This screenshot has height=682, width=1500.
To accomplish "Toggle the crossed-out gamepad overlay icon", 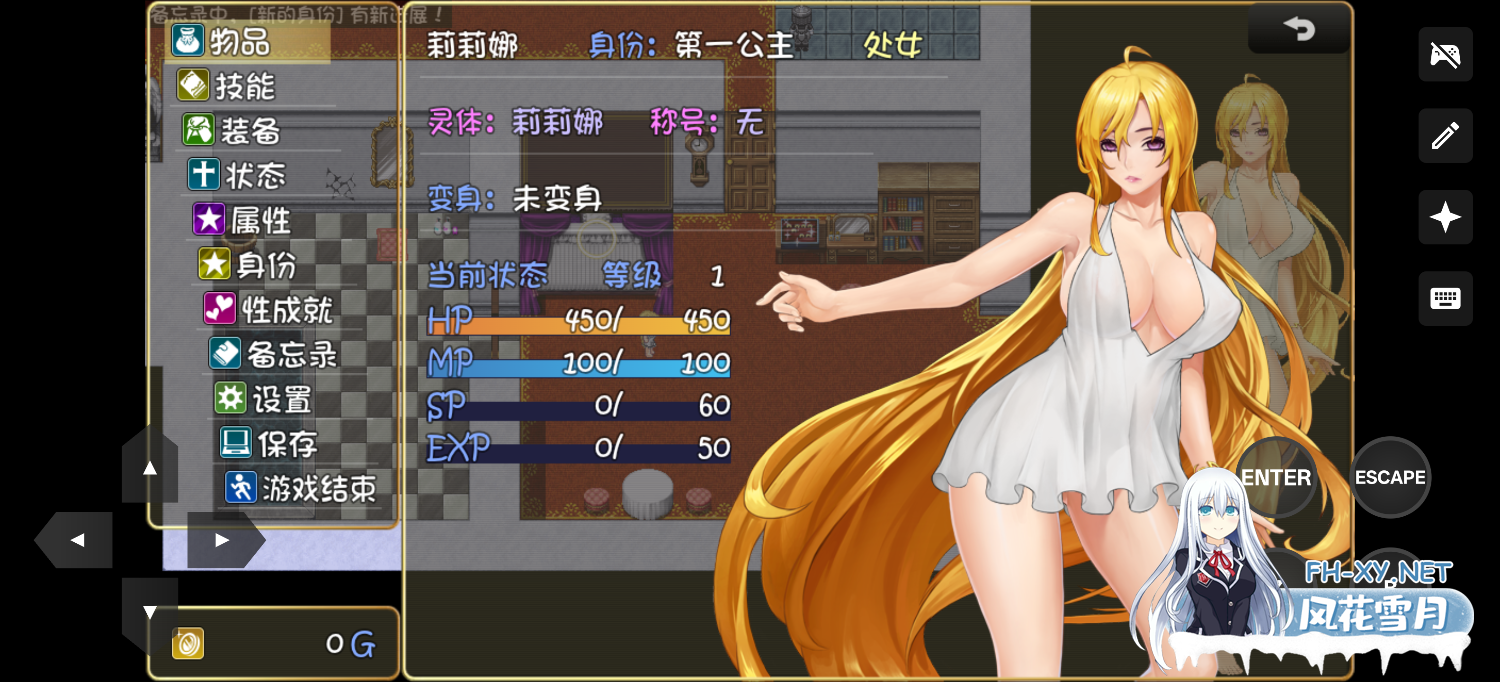I will [1445, 54].
